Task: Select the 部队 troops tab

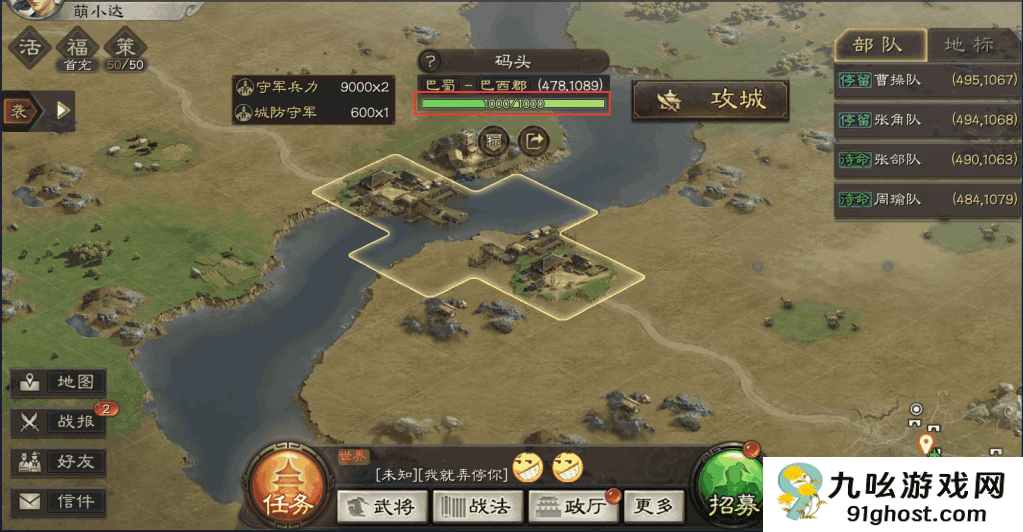Action: [x=877, y=45]
